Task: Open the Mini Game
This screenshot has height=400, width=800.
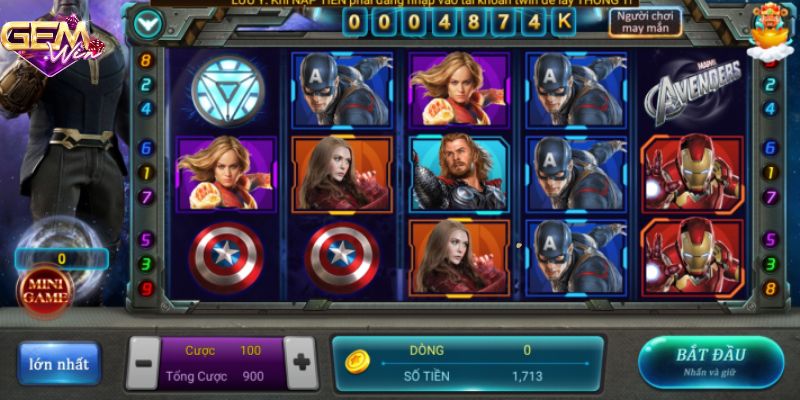Action: coord(46,290)
